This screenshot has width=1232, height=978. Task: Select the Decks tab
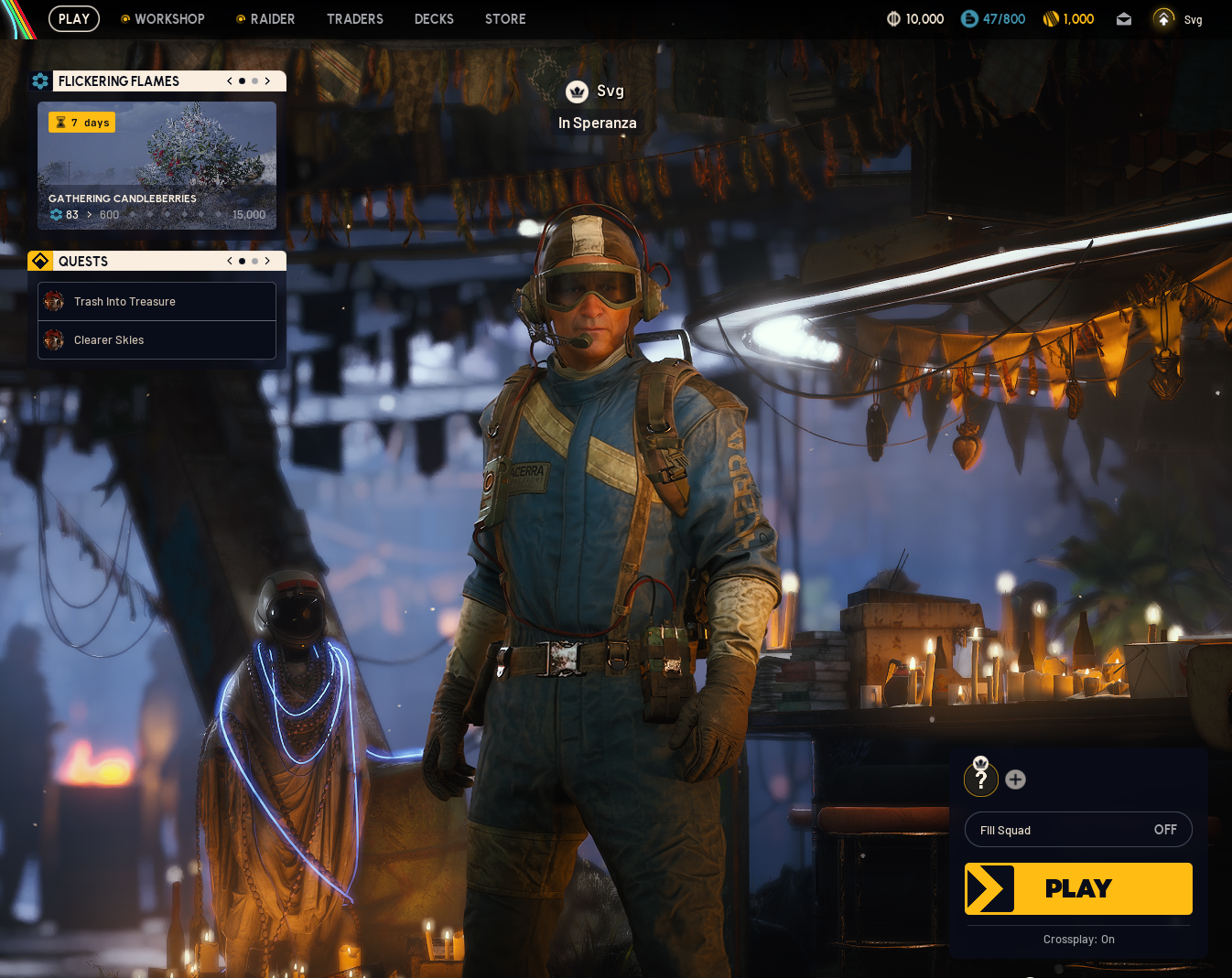click(434, 19)
